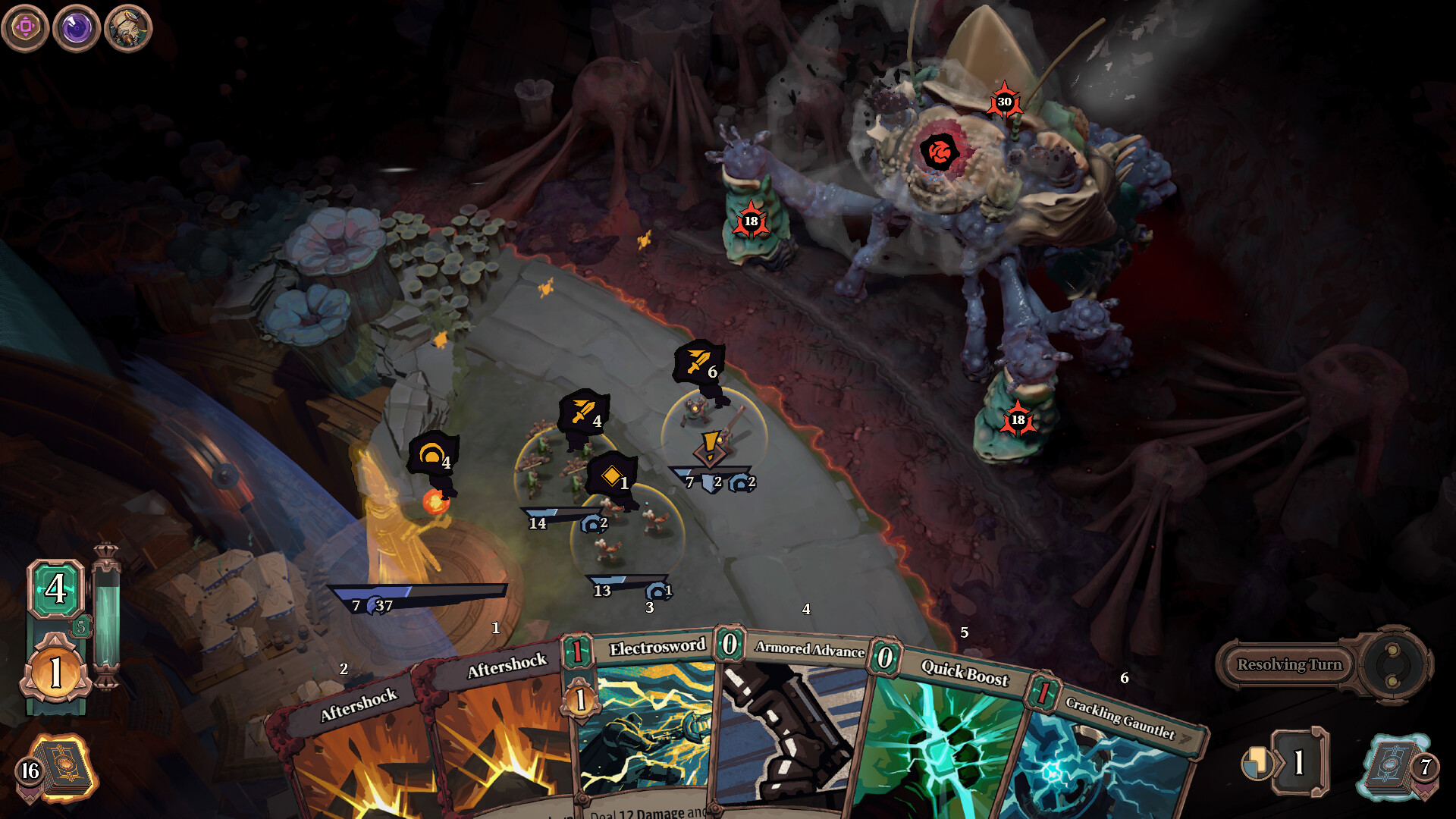Click the Resolving Turn button
The width and height of the screenshot is (1456, 819).
pos(1289,665)
